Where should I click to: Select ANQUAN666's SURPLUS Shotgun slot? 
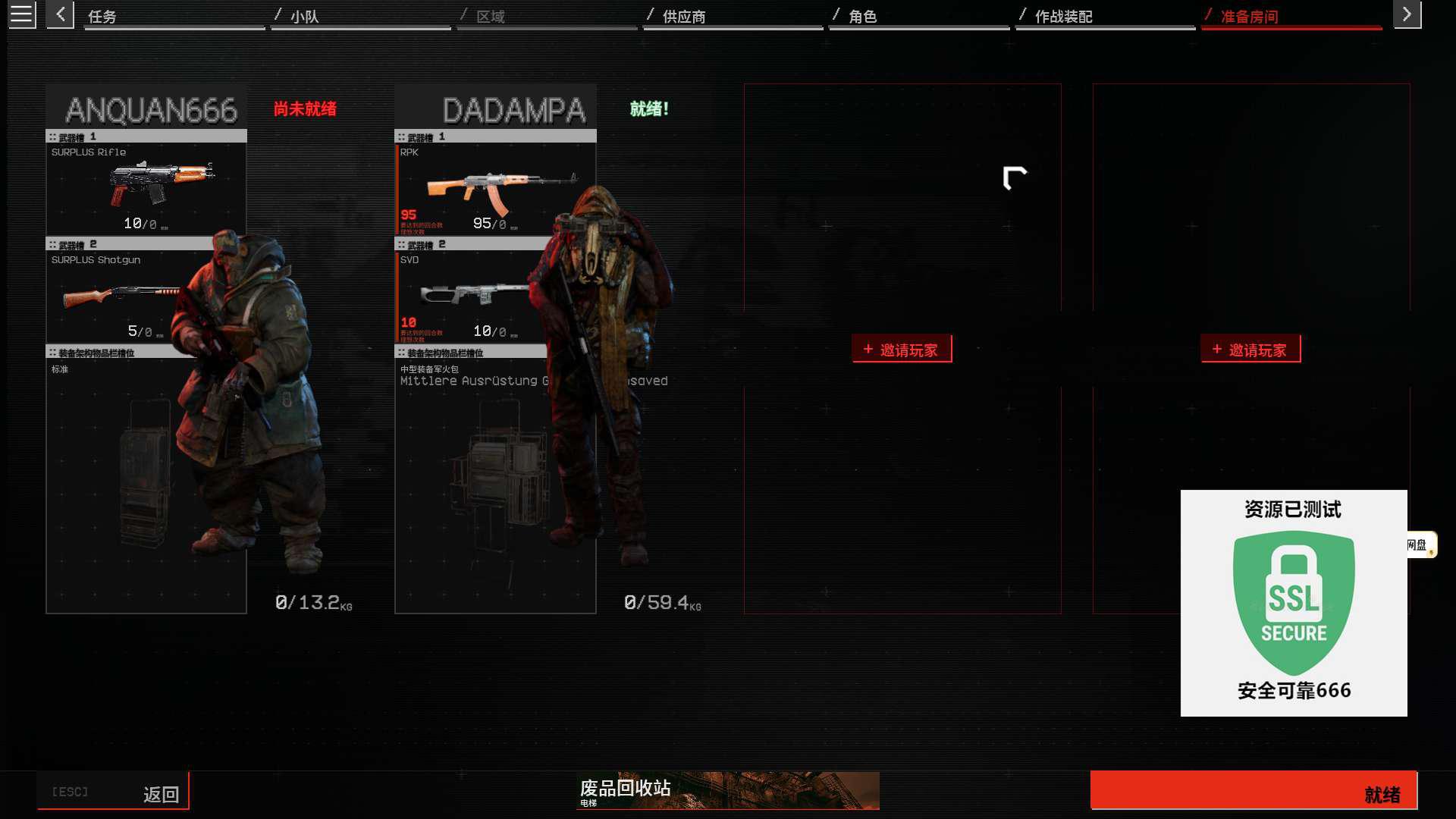[x=121, y=296]
